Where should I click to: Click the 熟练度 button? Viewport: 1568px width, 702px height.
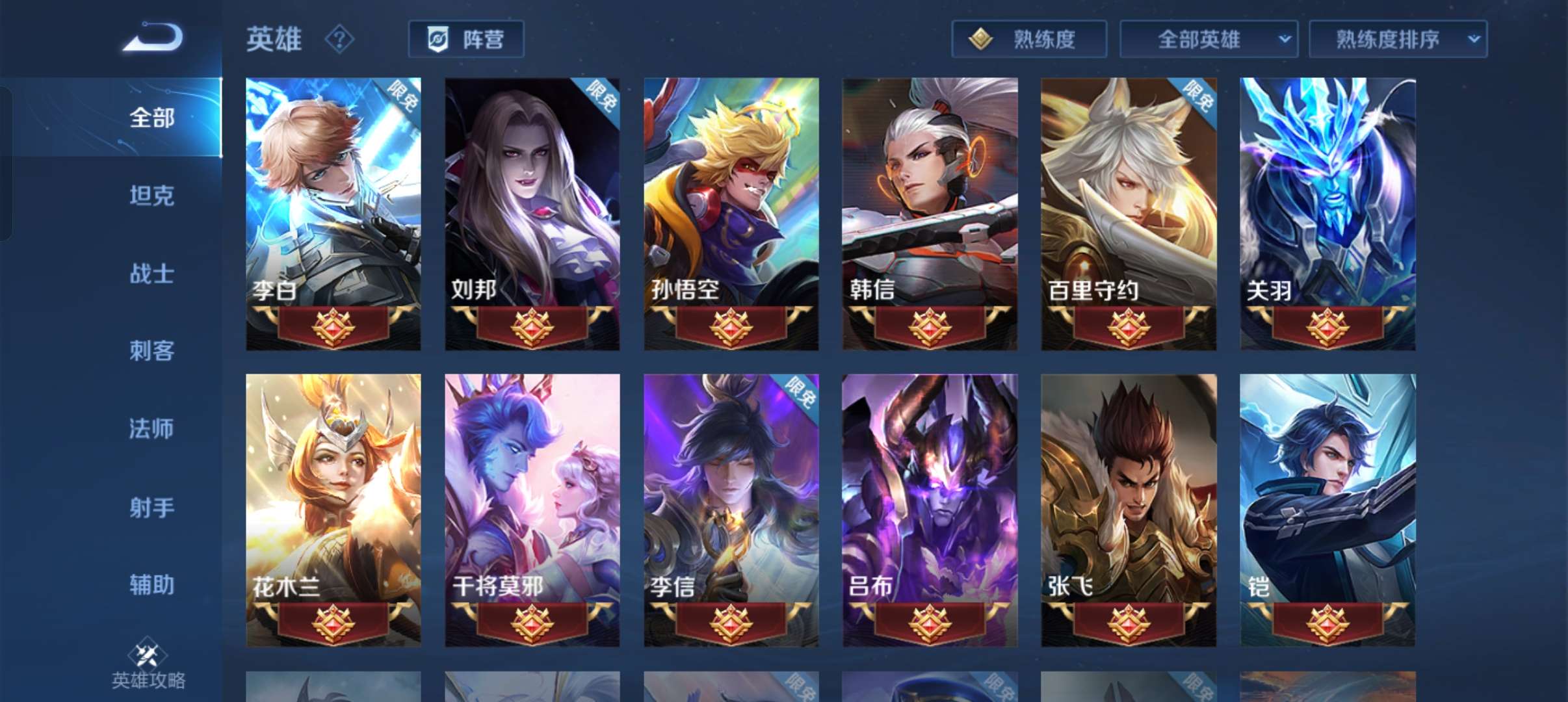[1029, 38]
